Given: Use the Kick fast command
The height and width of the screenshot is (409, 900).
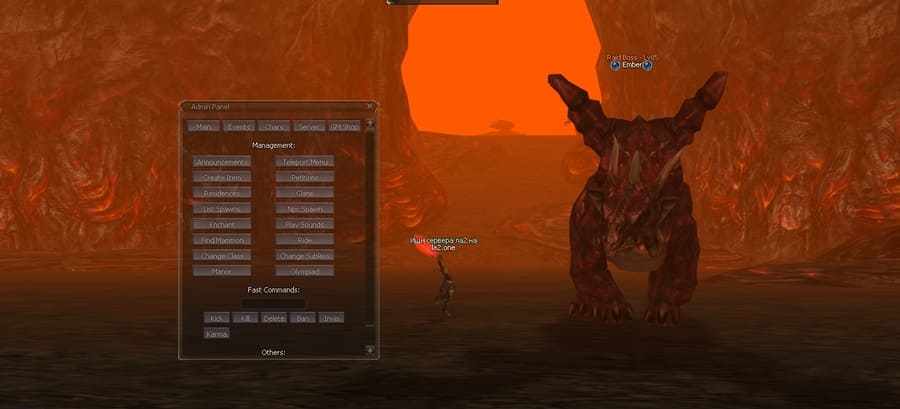Looking at the screenshot, I should pyautogui.click(x=216, y=318).
